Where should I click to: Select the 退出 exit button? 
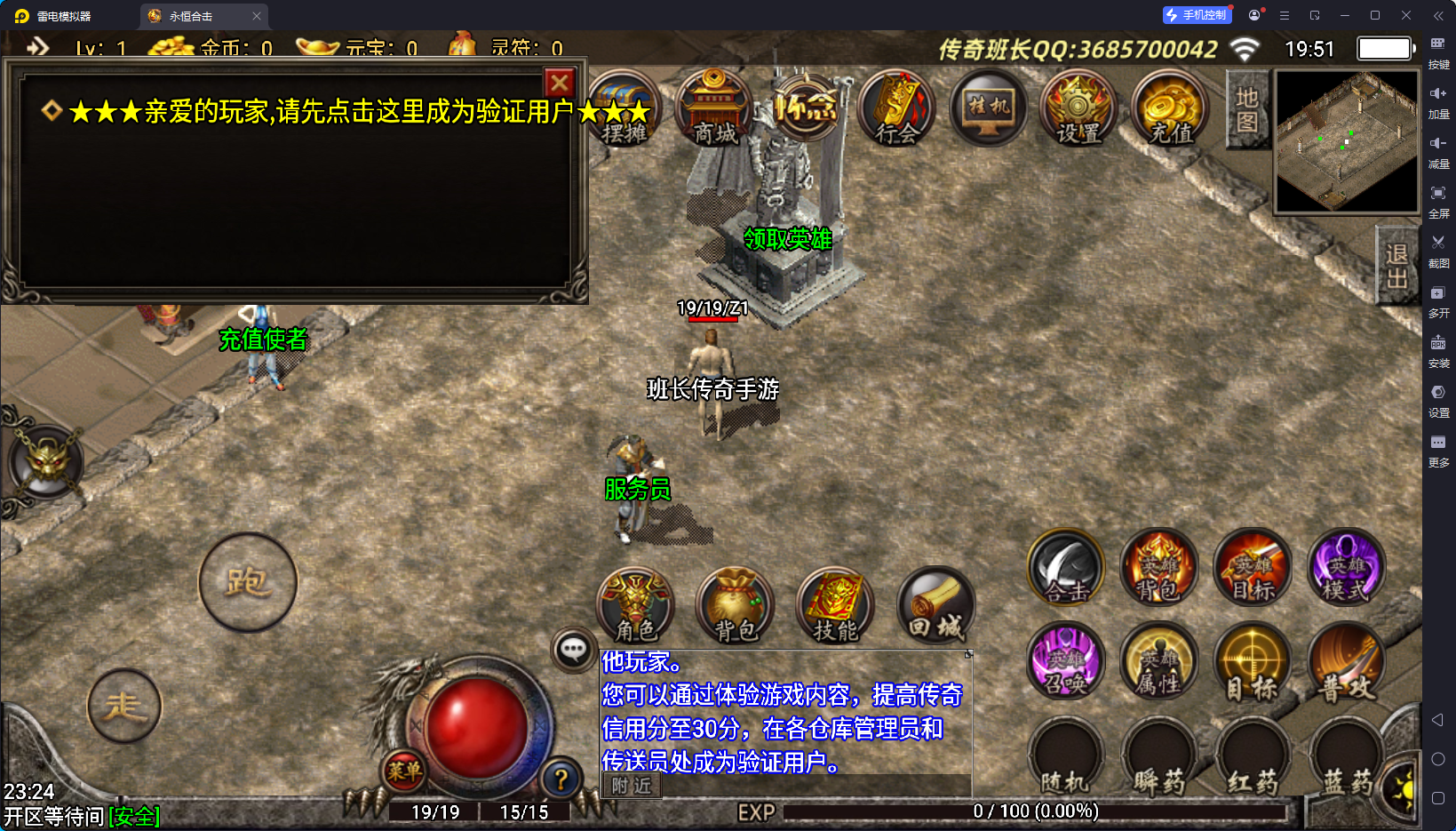click(1396, 267)
